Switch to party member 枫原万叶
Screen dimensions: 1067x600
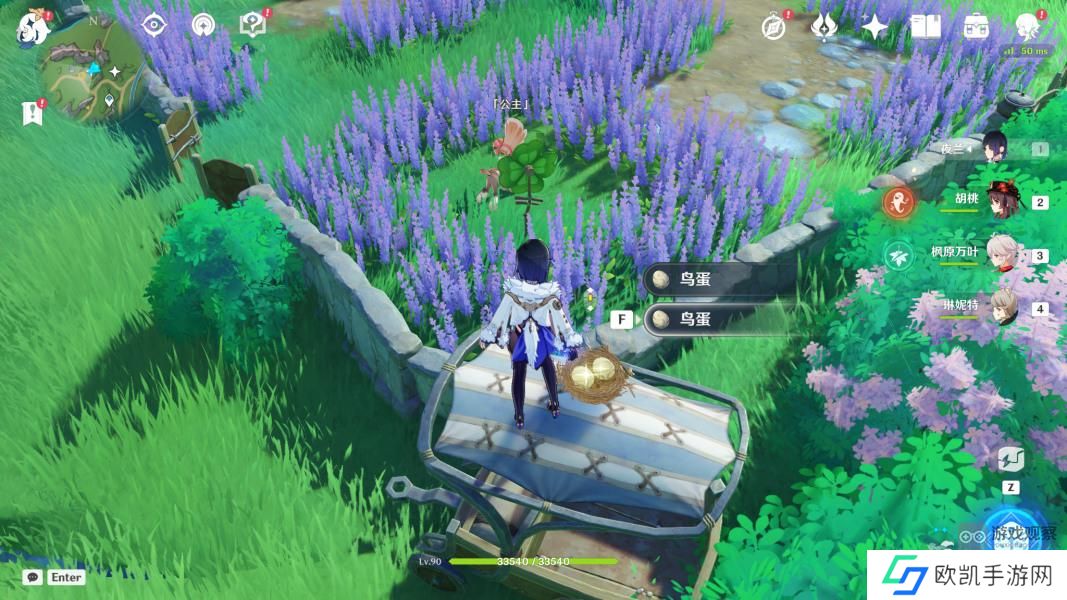tap(1000, 254)
